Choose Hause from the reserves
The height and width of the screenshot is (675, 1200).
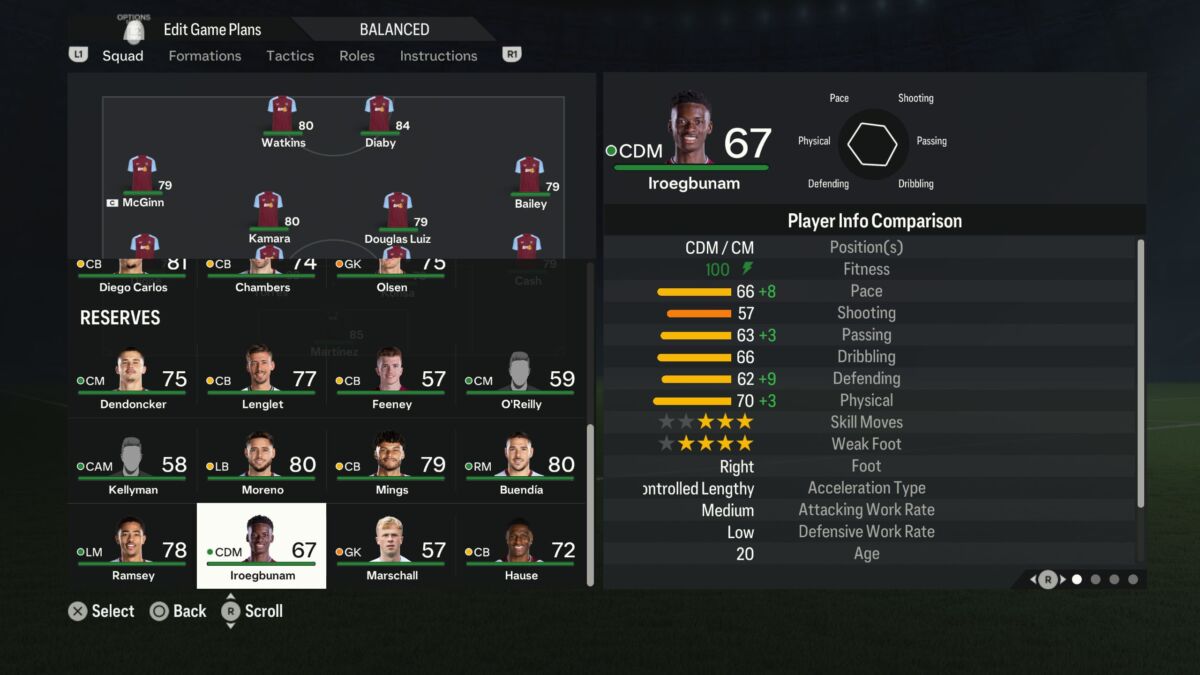[x=520, y=551]
